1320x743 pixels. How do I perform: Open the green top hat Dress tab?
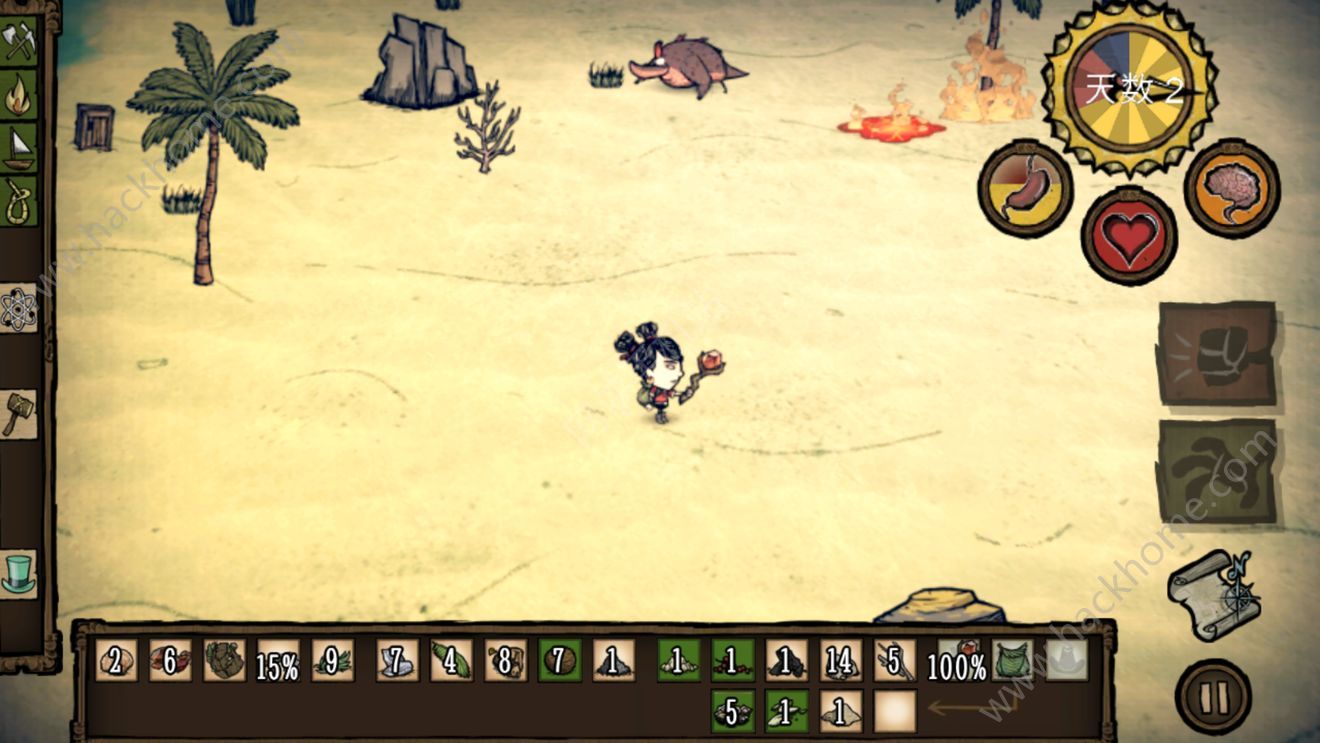(x=19, y=574)
